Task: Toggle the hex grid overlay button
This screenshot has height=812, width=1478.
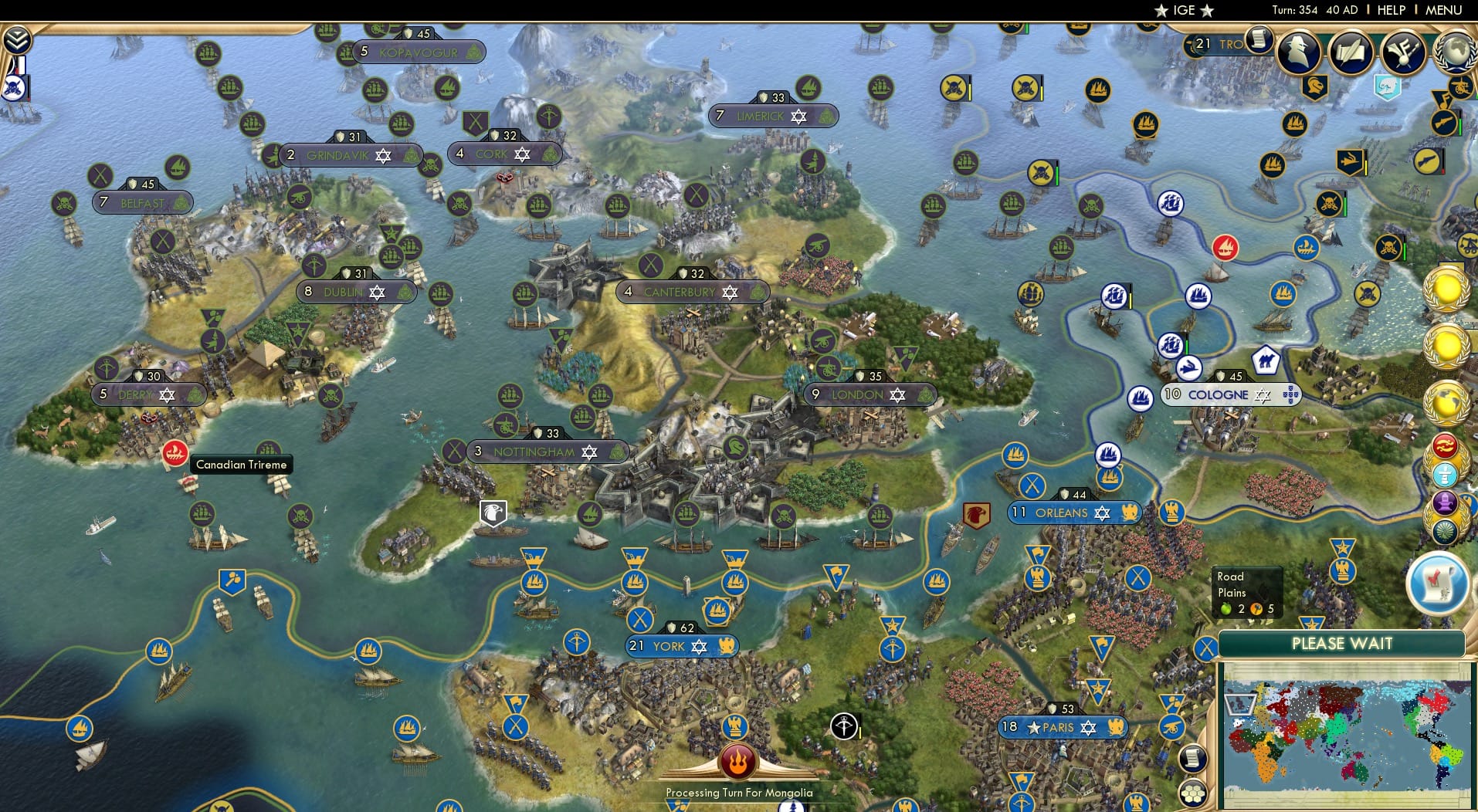Action: click(1192, 792)
